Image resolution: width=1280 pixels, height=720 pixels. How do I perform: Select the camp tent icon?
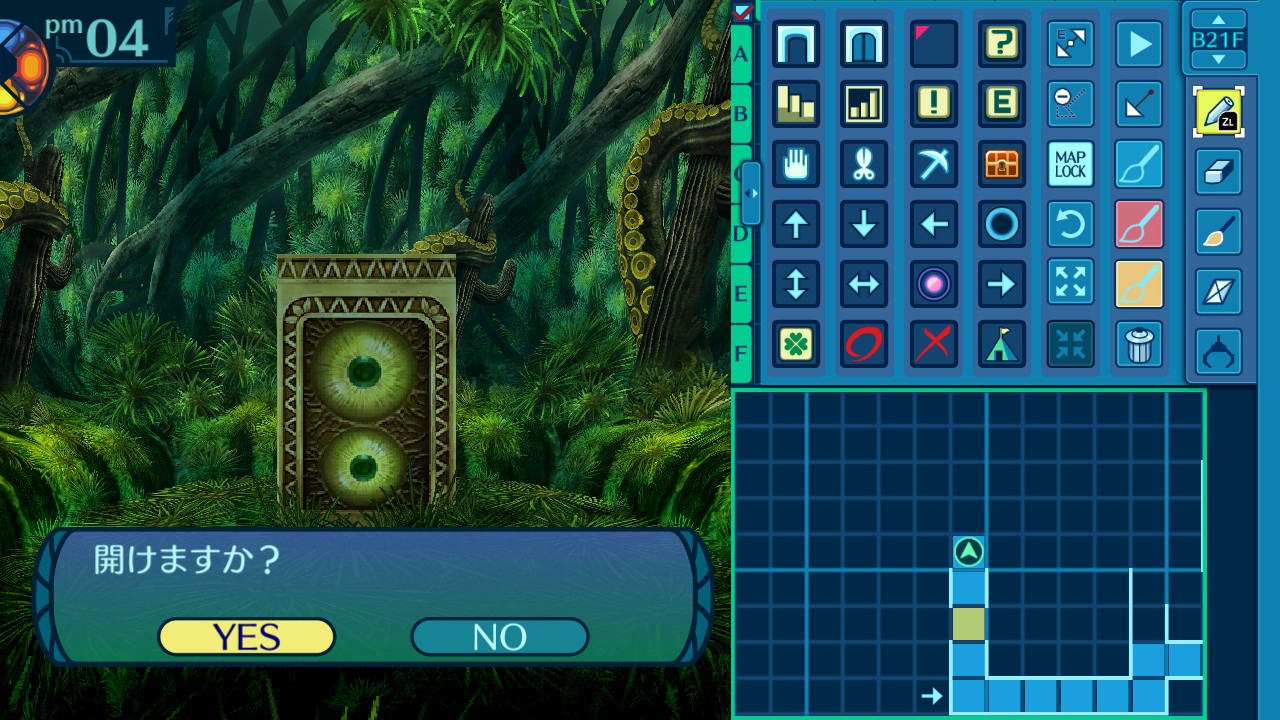(x=1001, y=345)
